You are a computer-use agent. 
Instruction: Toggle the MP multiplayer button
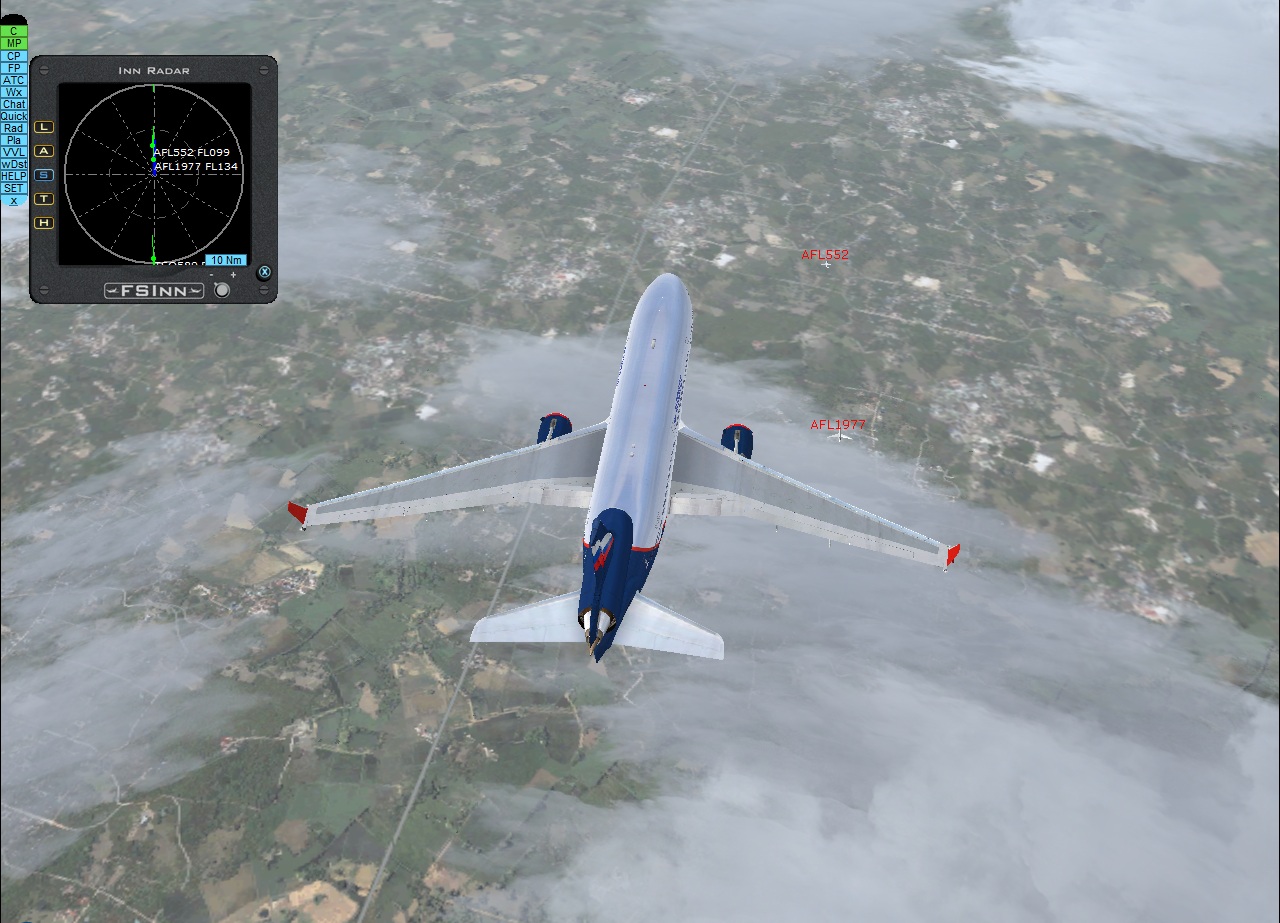14,43
